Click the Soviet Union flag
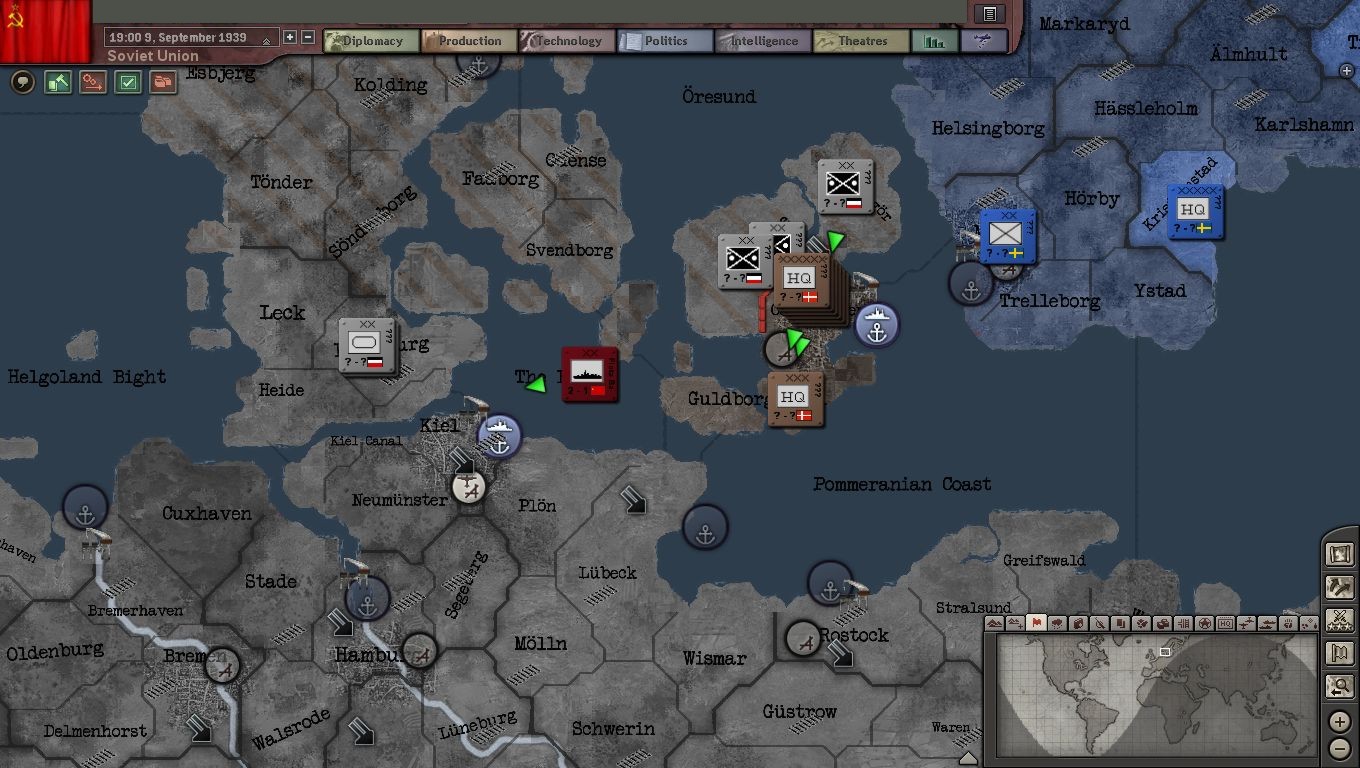This screenshot has width=1360, height=768. 45,30
